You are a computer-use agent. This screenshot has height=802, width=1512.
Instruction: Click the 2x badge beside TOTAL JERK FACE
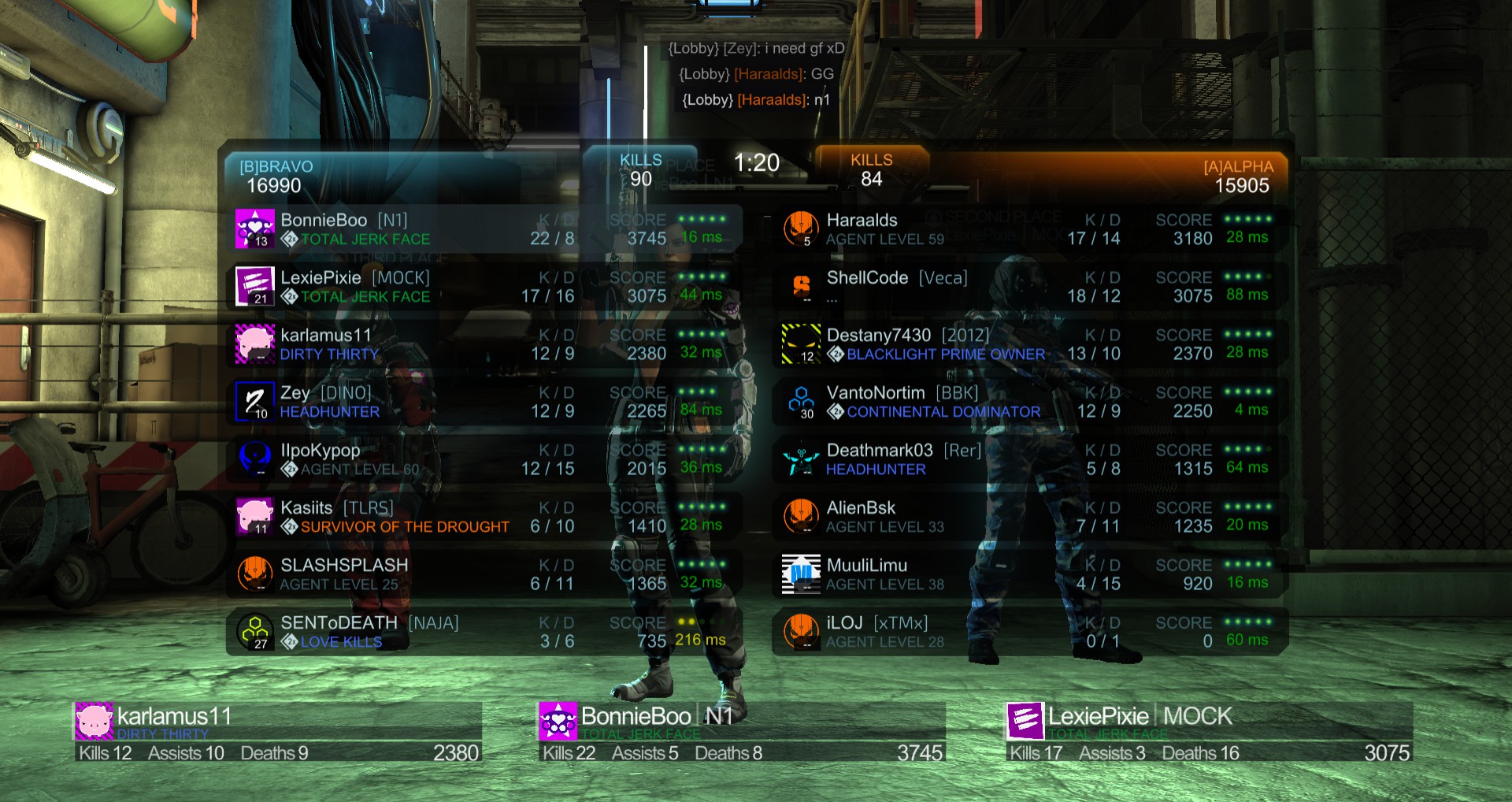tap(288, 239)
